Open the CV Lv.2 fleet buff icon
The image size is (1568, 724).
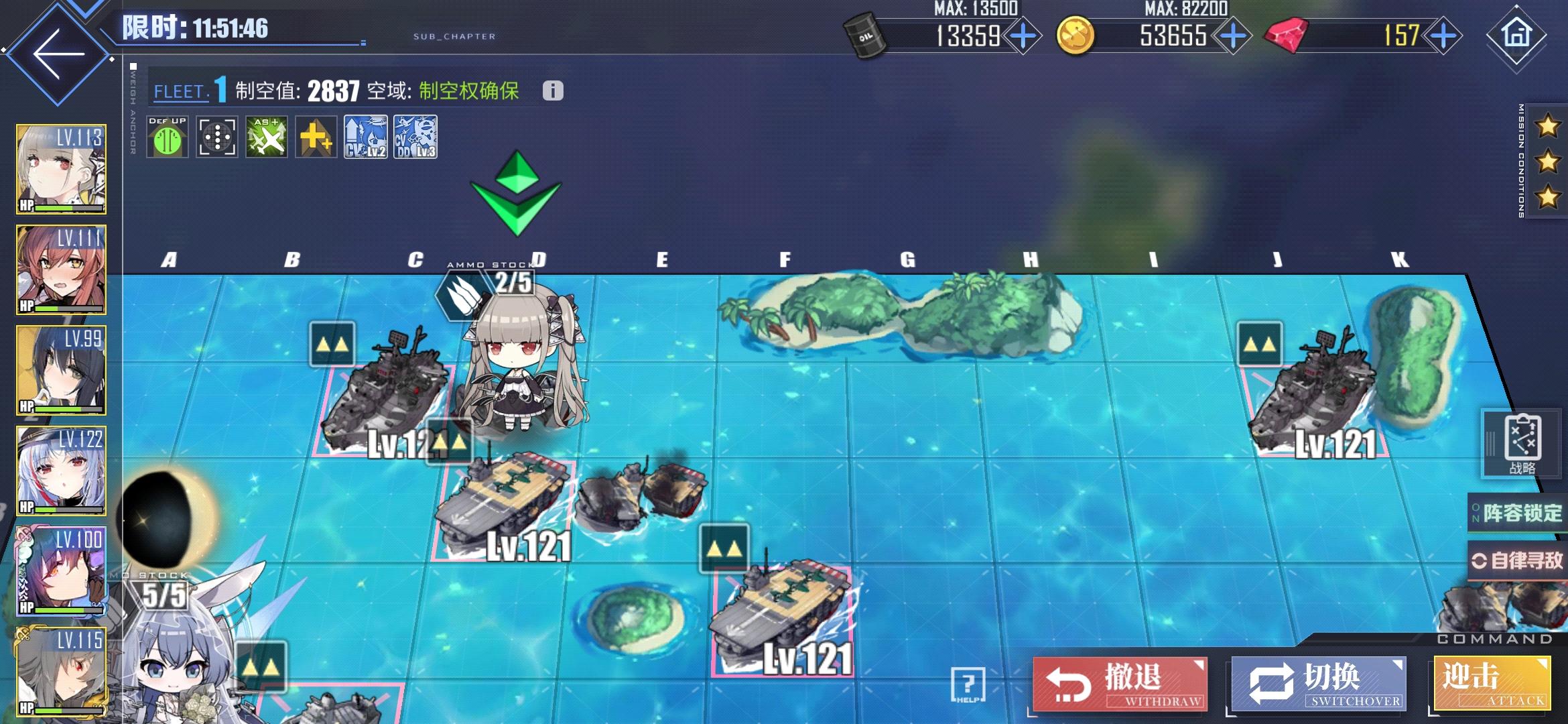point(365,137)
